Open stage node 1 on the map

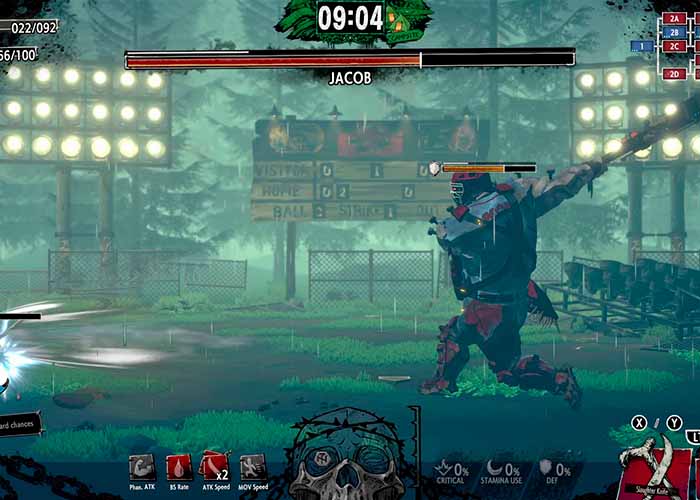tap(641, 46)
